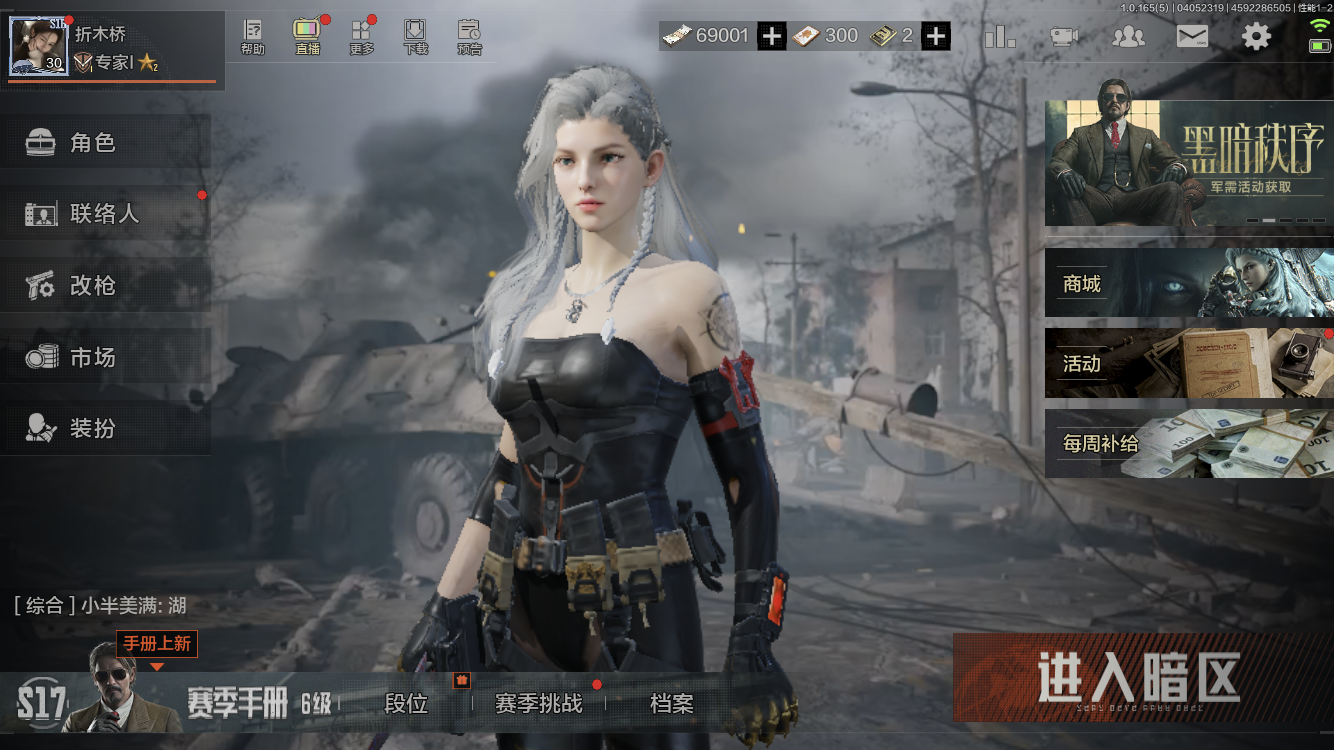
Task: Click the 进入暗区 start button
Action: [x=1140, y=677]
